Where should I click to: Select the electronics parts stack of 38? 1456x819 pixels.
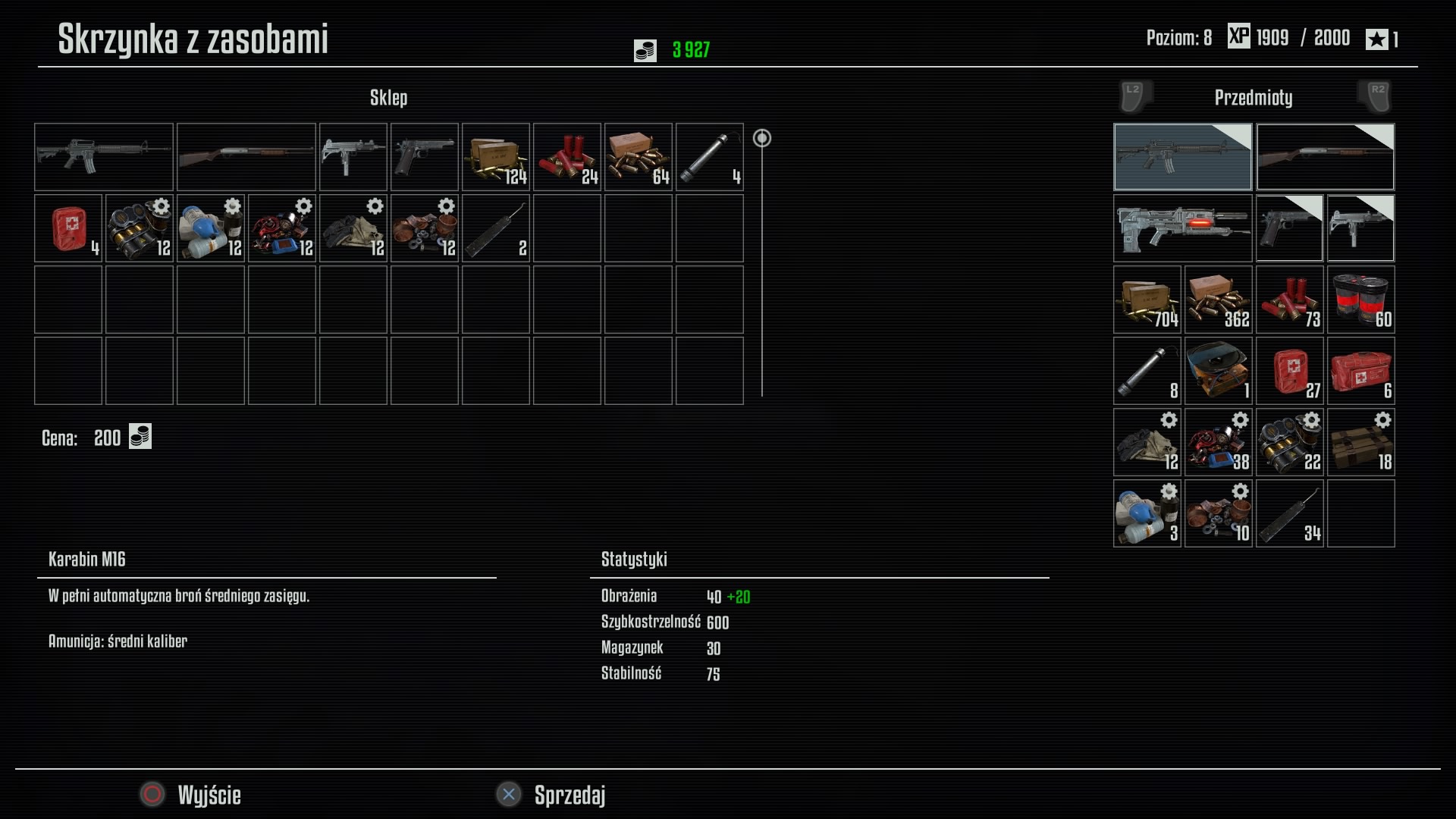(x=1219, y=442)
